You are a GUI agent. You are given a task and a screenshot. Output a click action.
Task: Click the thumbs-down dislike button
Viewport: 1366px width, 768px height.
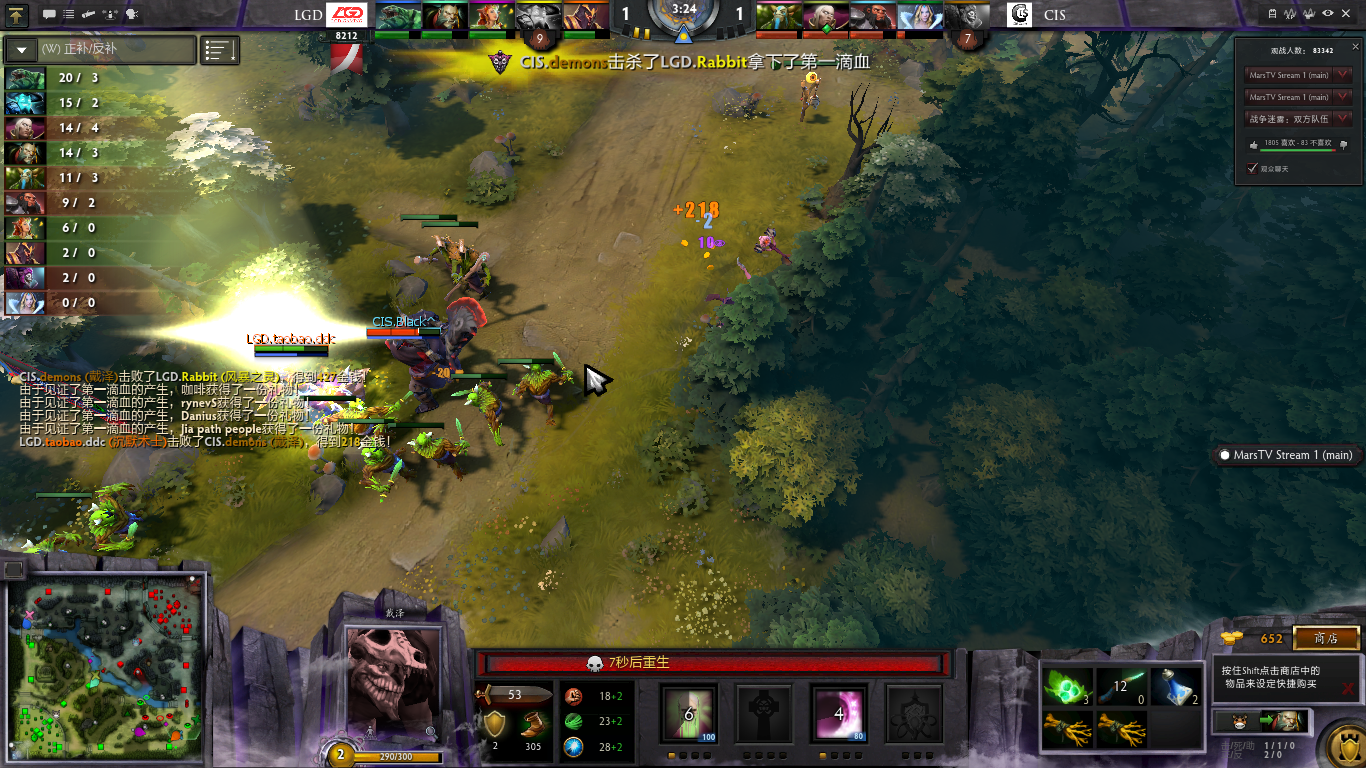click(x=1343, y=144)
